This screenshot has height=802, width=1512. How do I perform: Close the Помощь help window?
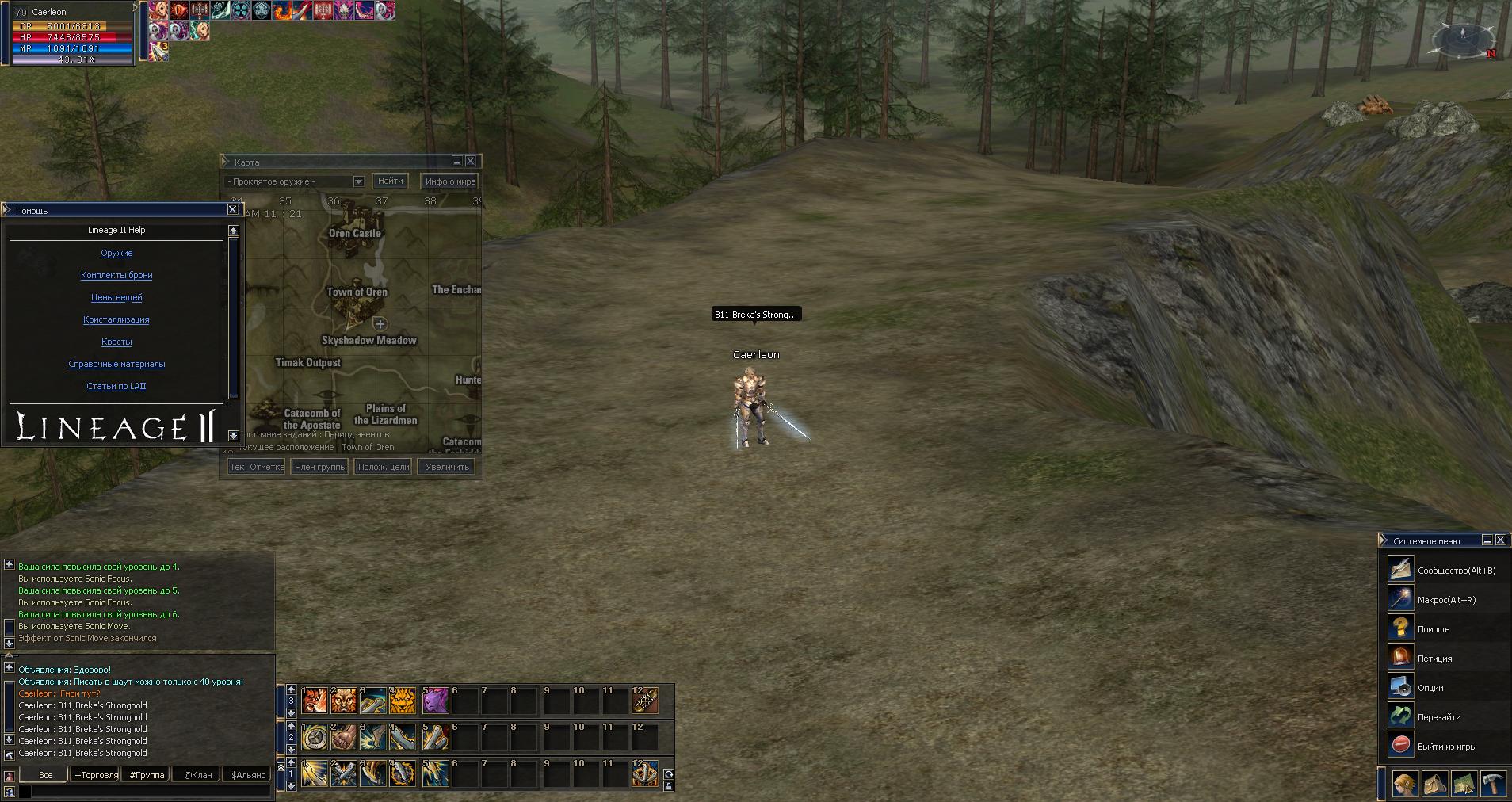coord(232,210)
